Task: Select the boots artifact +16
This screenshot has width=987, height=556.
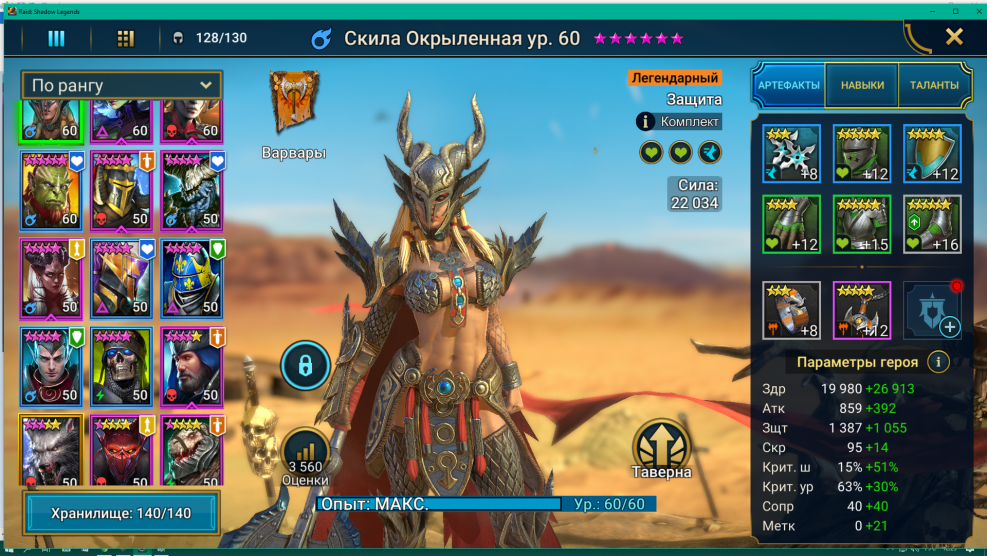Action: pos(932,224)
